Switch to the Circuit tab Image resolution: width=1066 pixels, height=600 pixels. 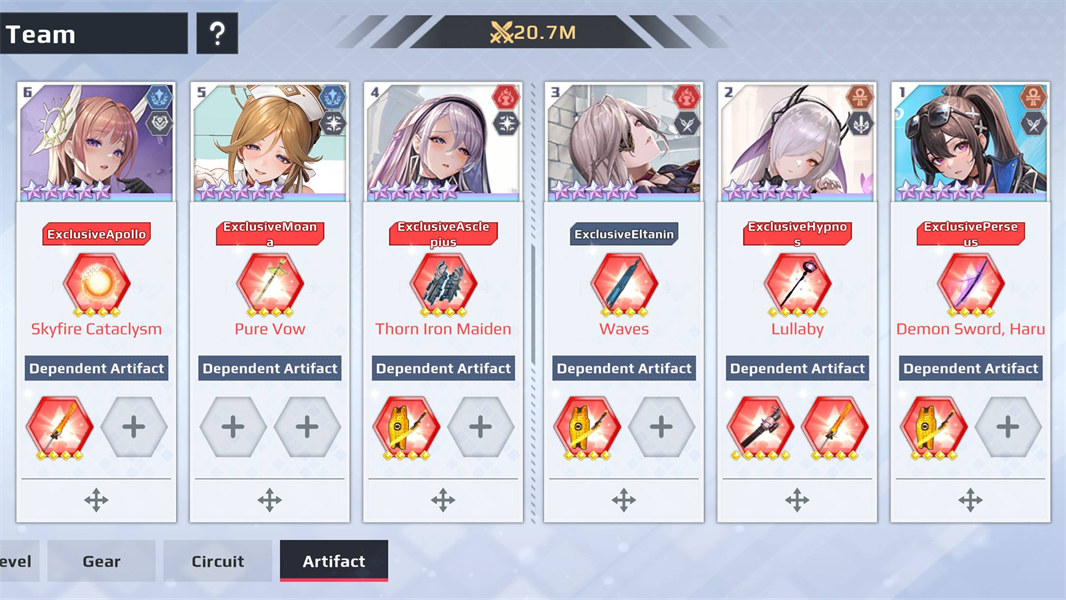coord(217,561)
